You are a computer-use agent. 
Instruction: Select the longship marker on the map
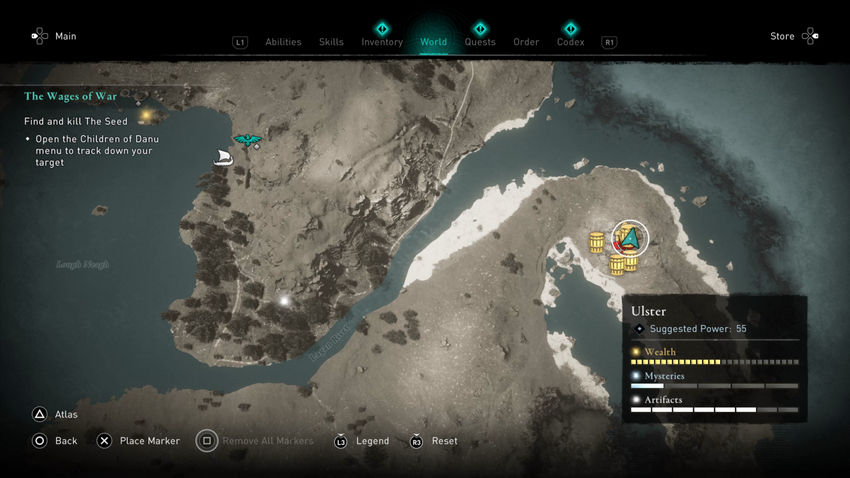pos(223,157)
